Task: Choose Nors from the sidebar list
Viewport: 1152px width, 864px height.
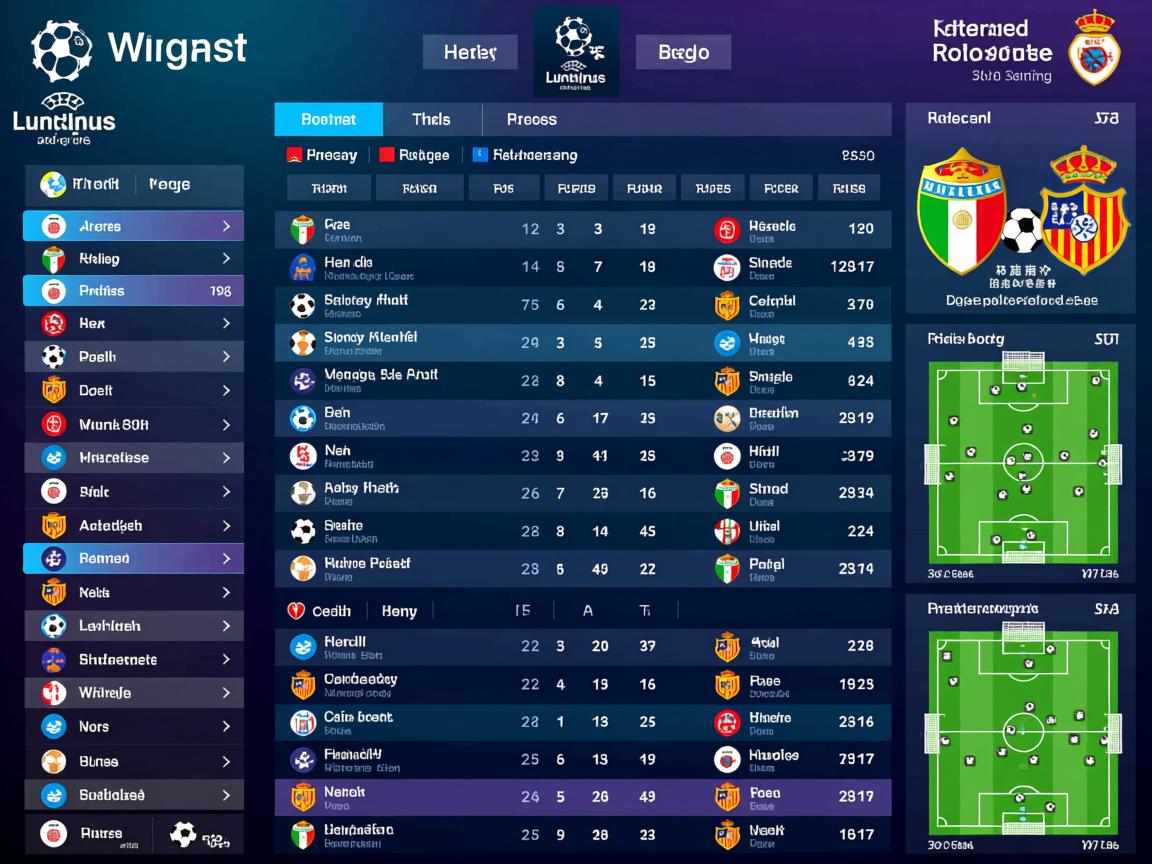Action: pos(133,727)
